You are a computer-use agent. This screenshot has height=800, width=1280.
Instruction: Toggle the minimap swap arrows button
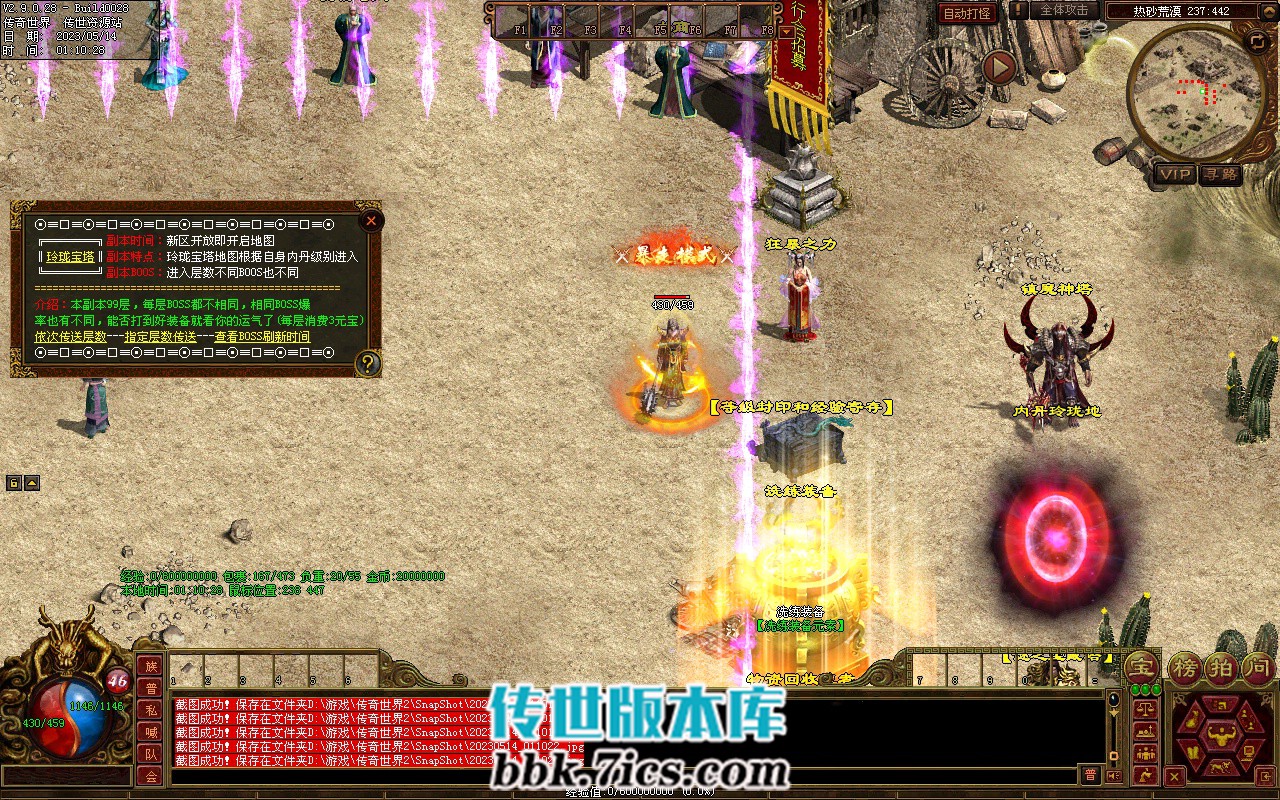(x=1257, y=41)
